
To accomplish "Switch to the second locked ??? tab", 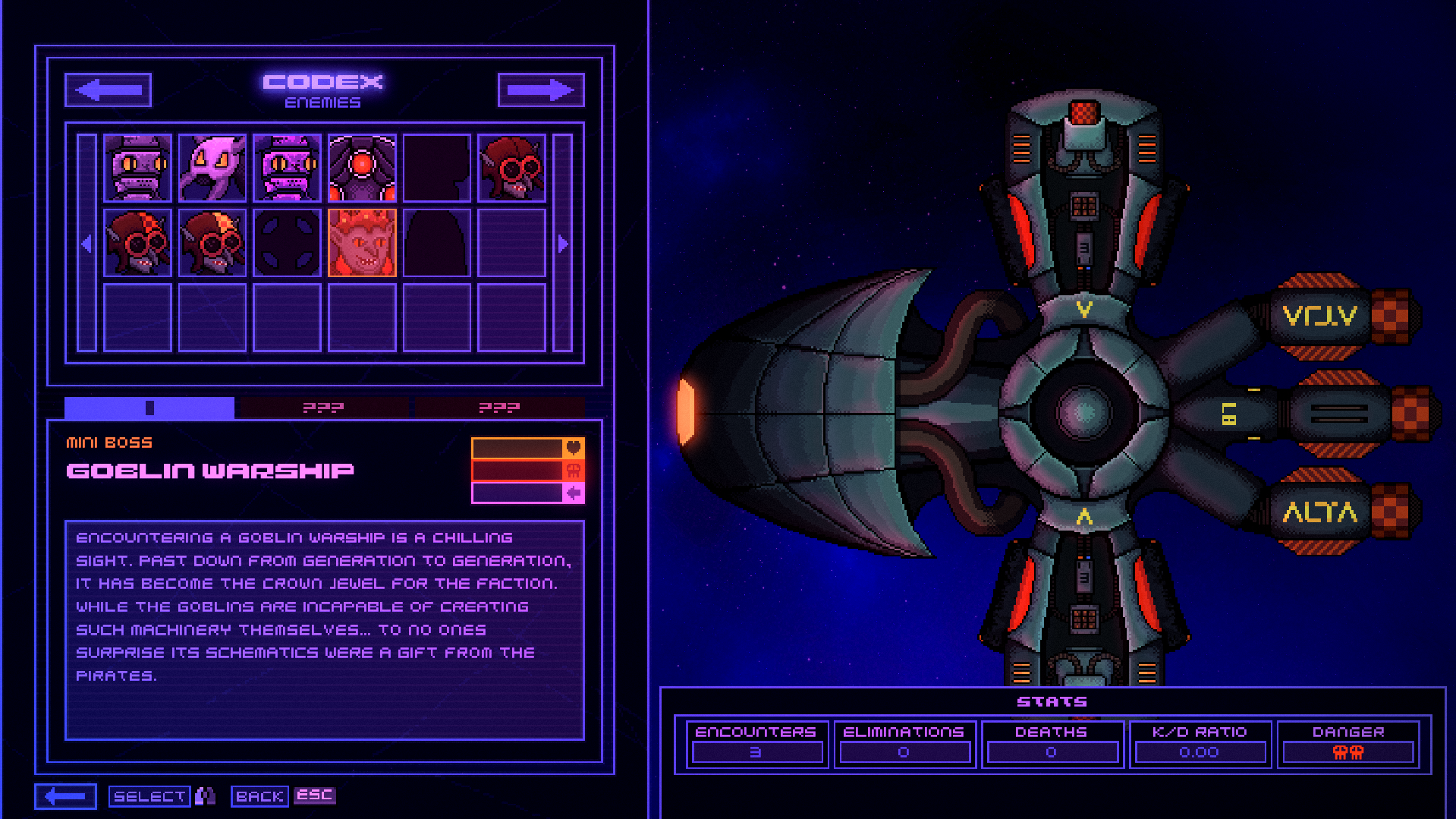I will click(498, 408).
